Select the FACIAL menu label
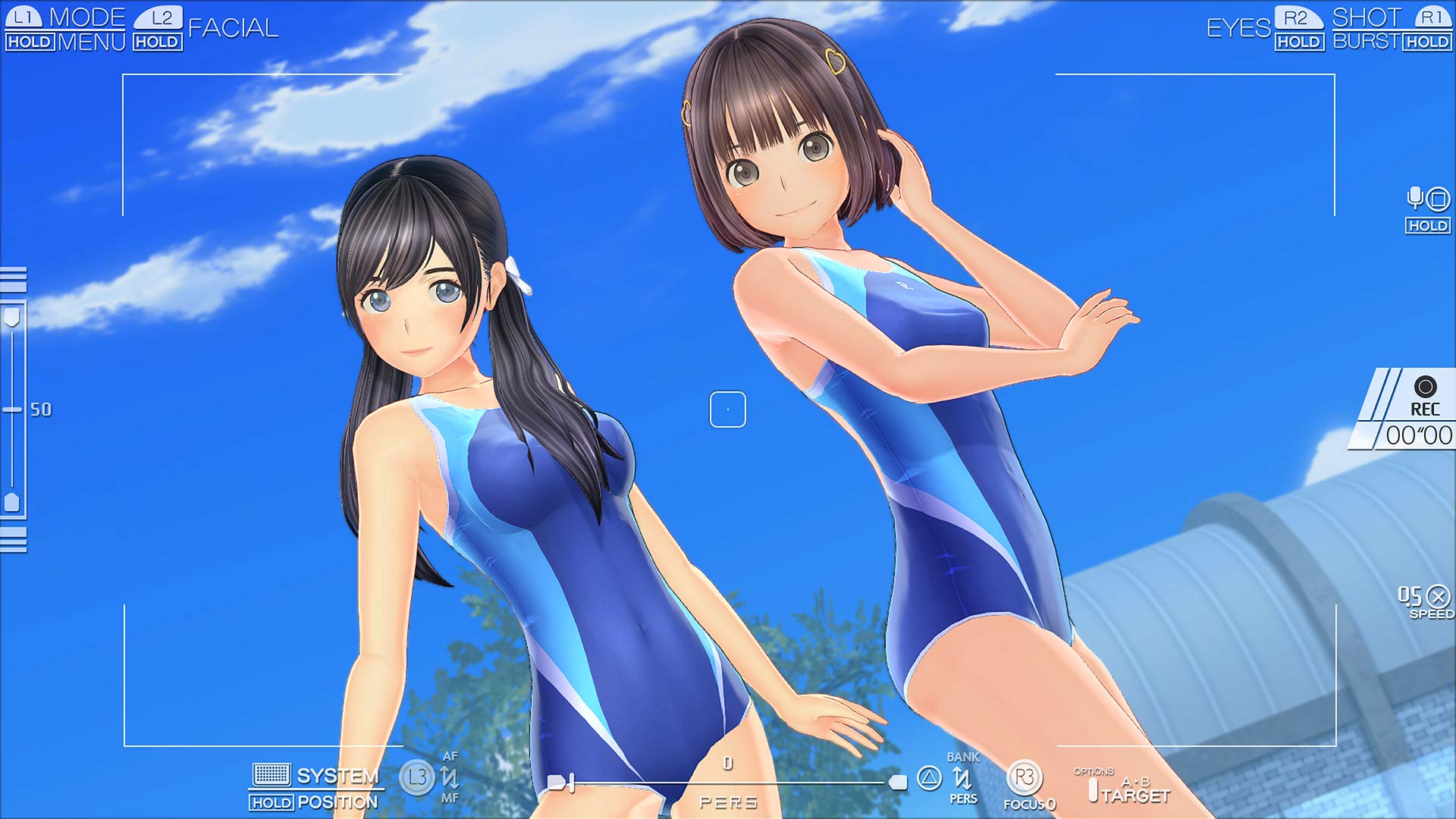The width and height of the screenshot is (1456, 819). [x=233, y=29]
